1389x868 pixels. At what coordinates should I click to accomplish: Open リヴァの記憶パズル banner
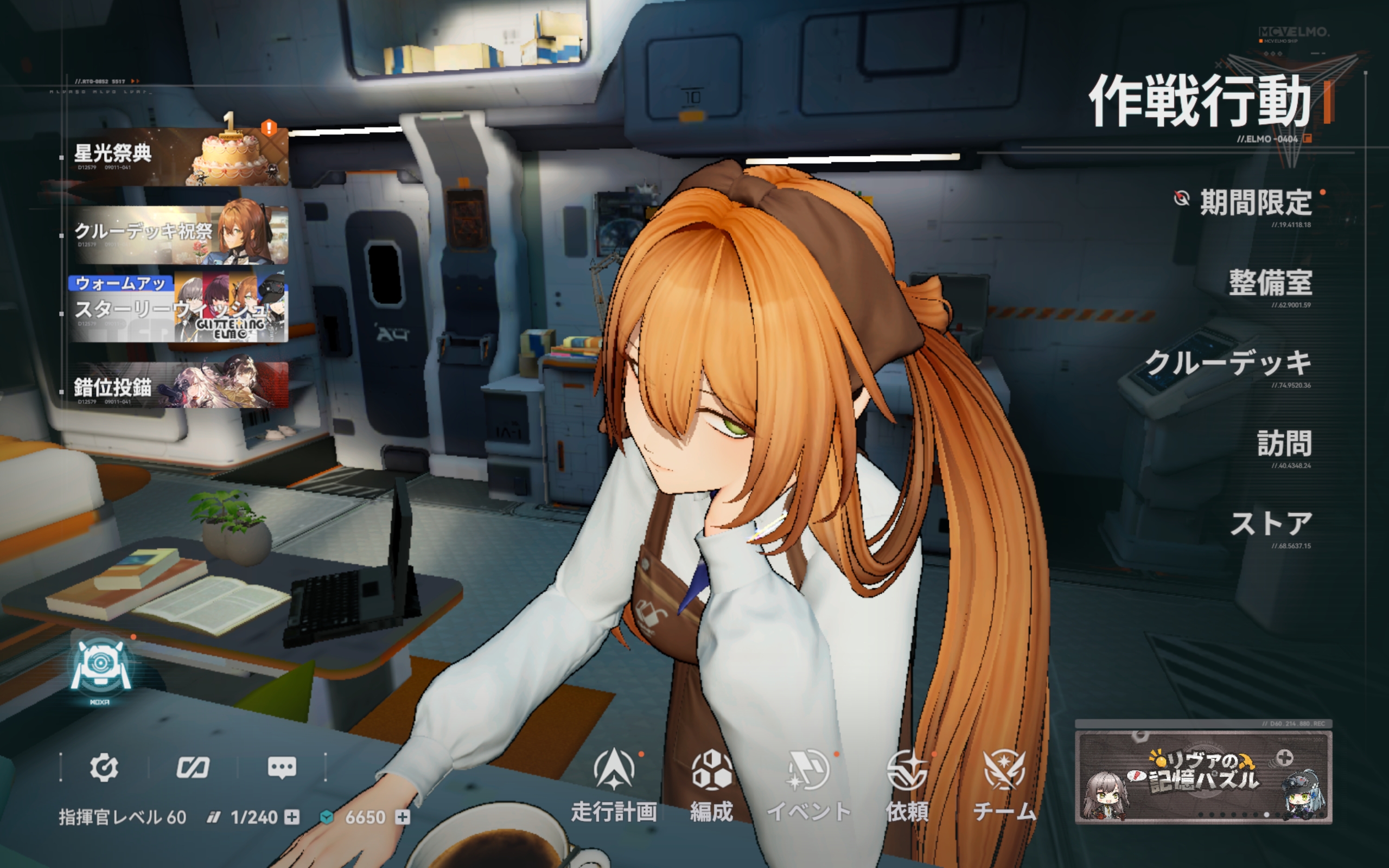tap(1203, 777)
